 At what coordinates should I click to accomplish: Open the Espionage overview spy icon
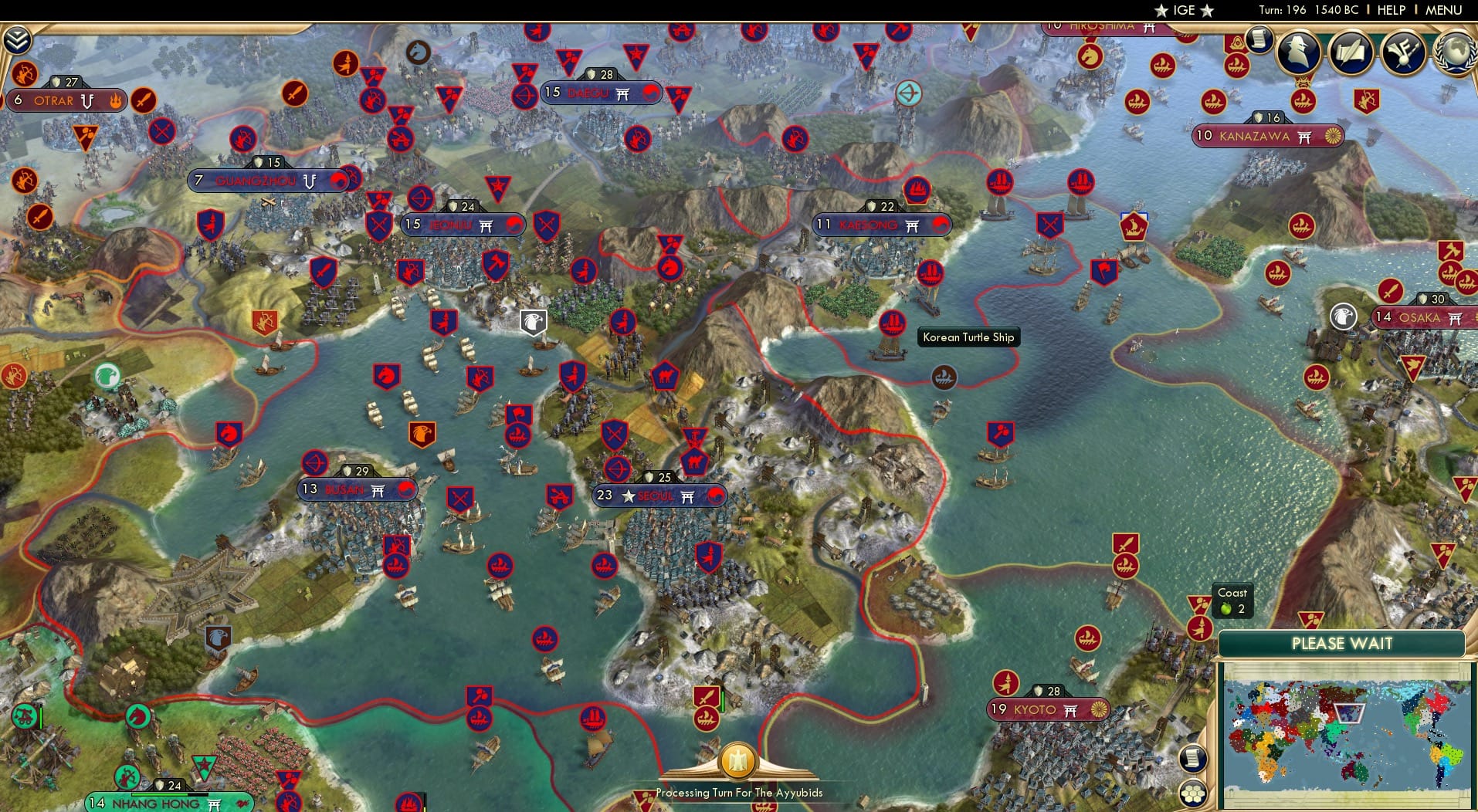(1297, 52)
